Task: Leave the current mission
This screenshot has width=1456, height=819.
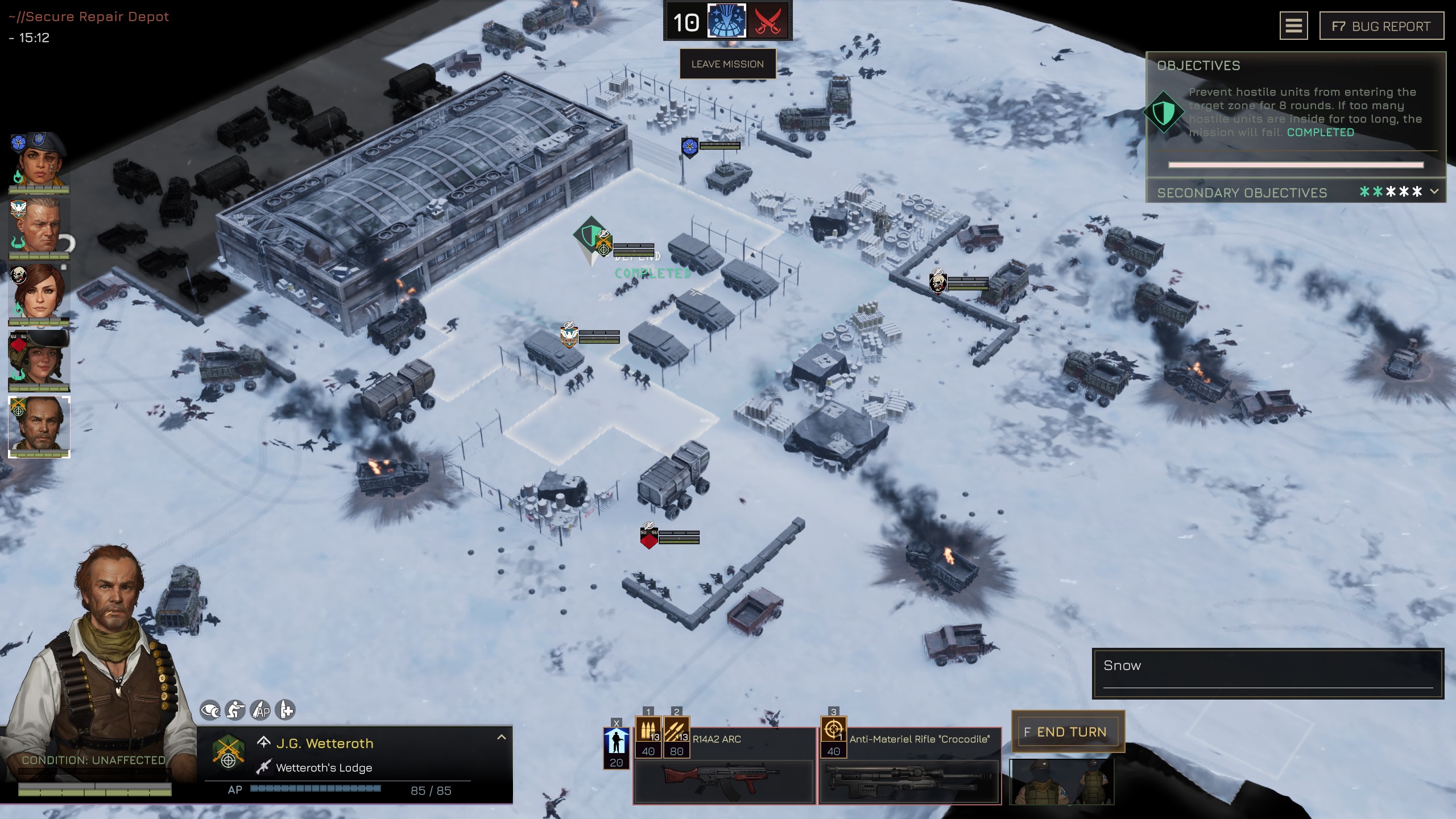Action: click(727, 64)
